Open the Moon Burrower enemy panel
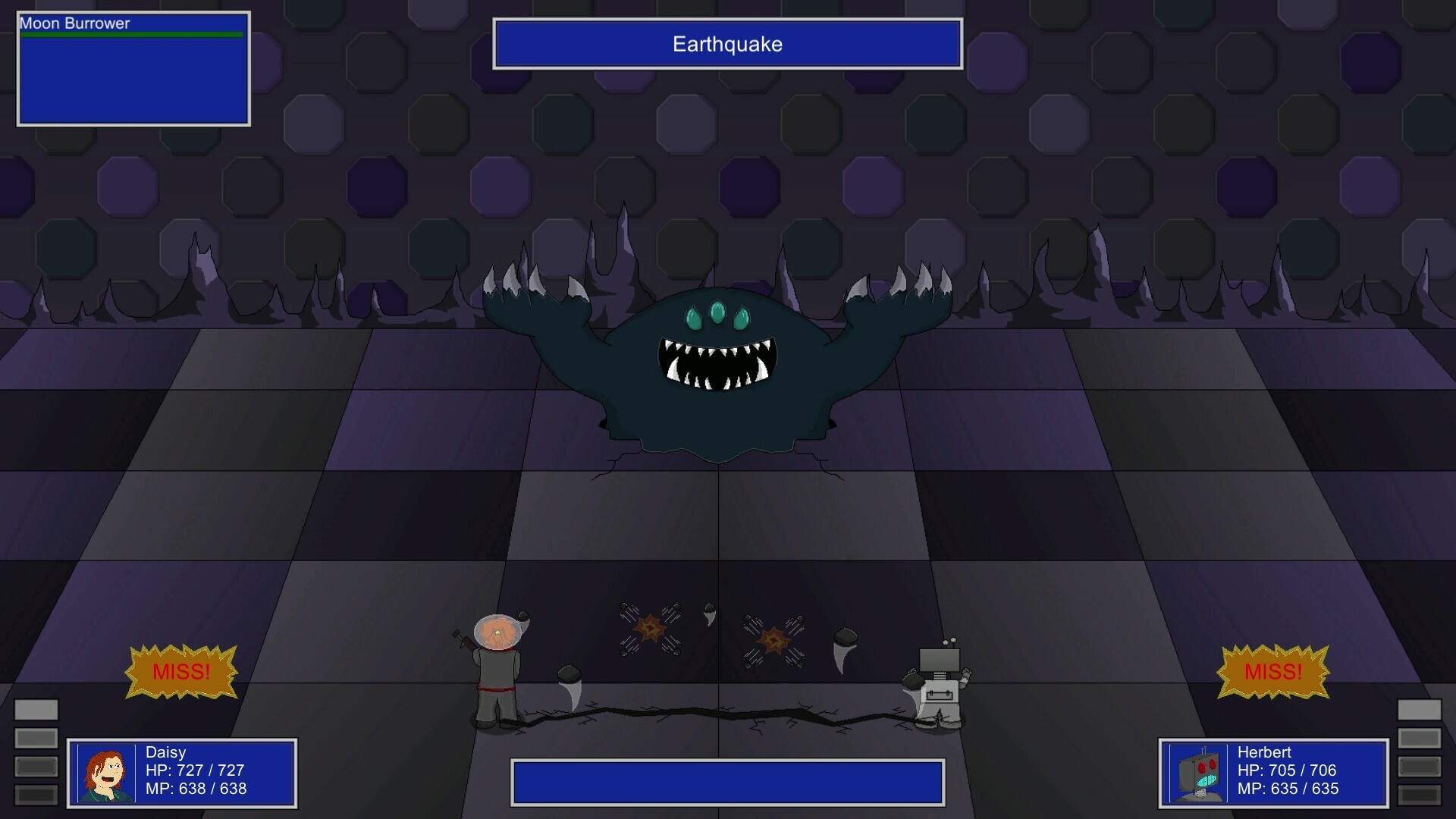This screenshot has height=819, width=1456. pos(133,68)
